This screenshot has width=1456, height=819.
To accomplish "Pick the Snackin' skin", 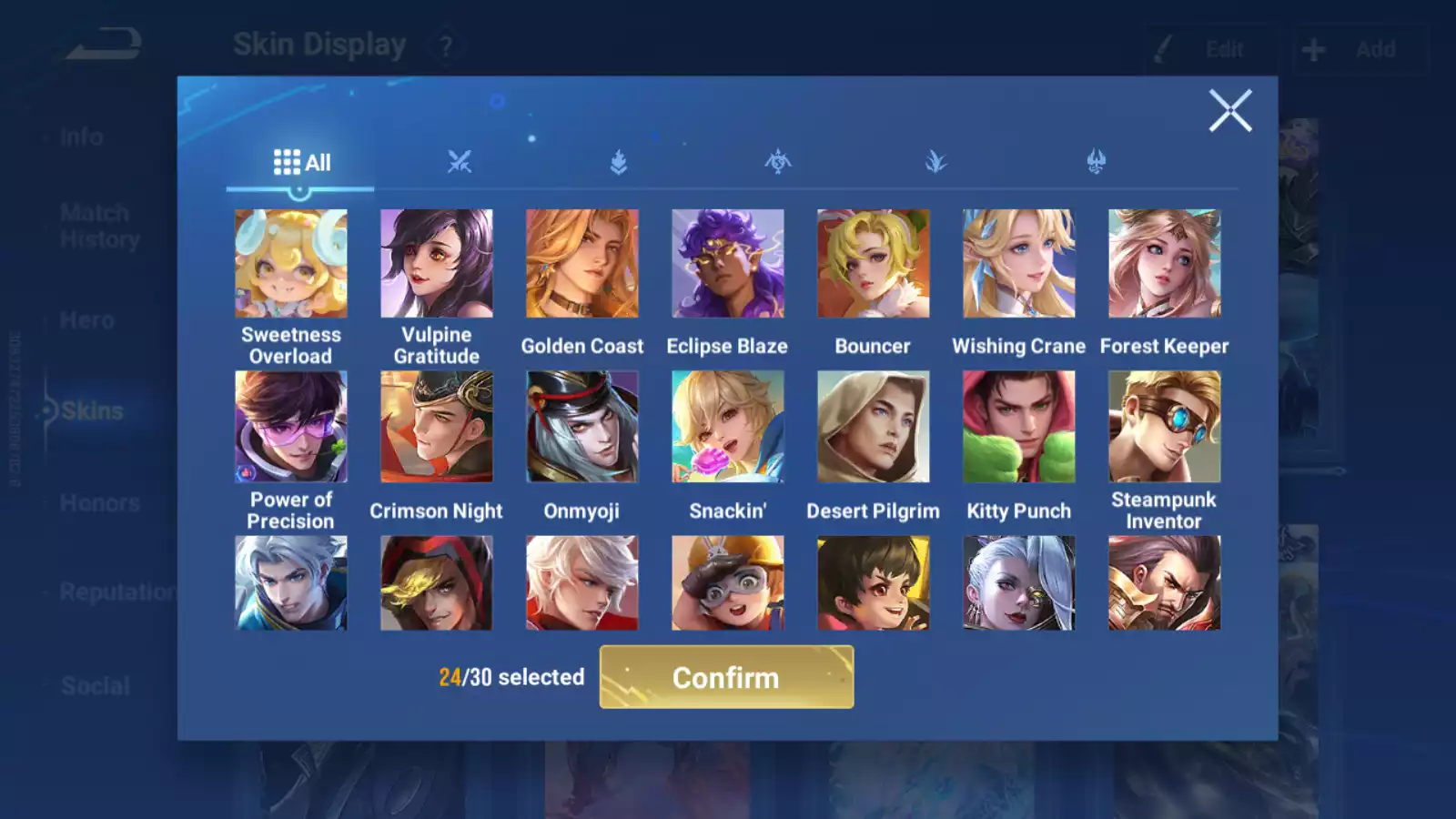I will (728, 427).
